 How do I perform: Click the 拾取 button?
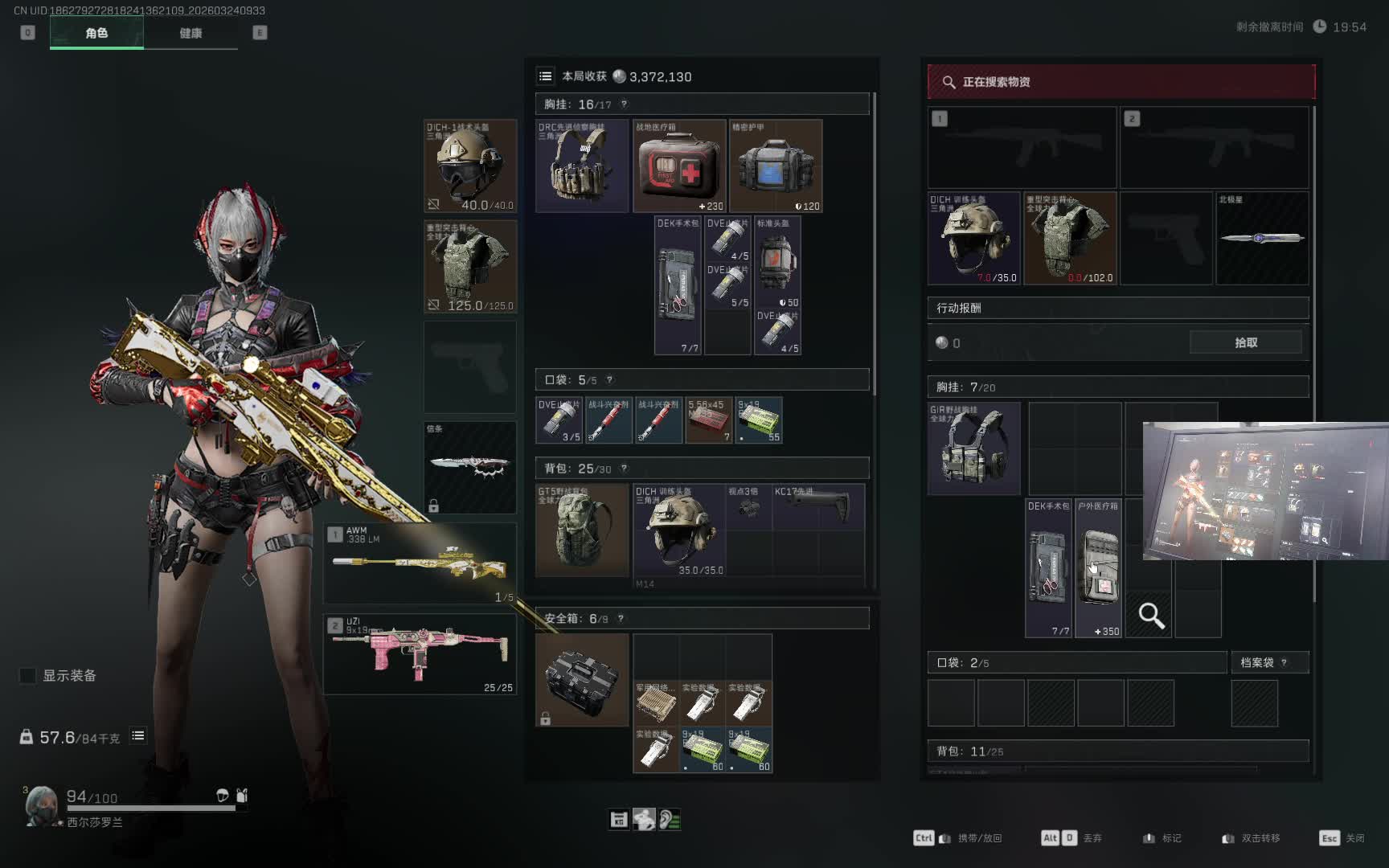pyautogui.click(x=1245, y=342)
